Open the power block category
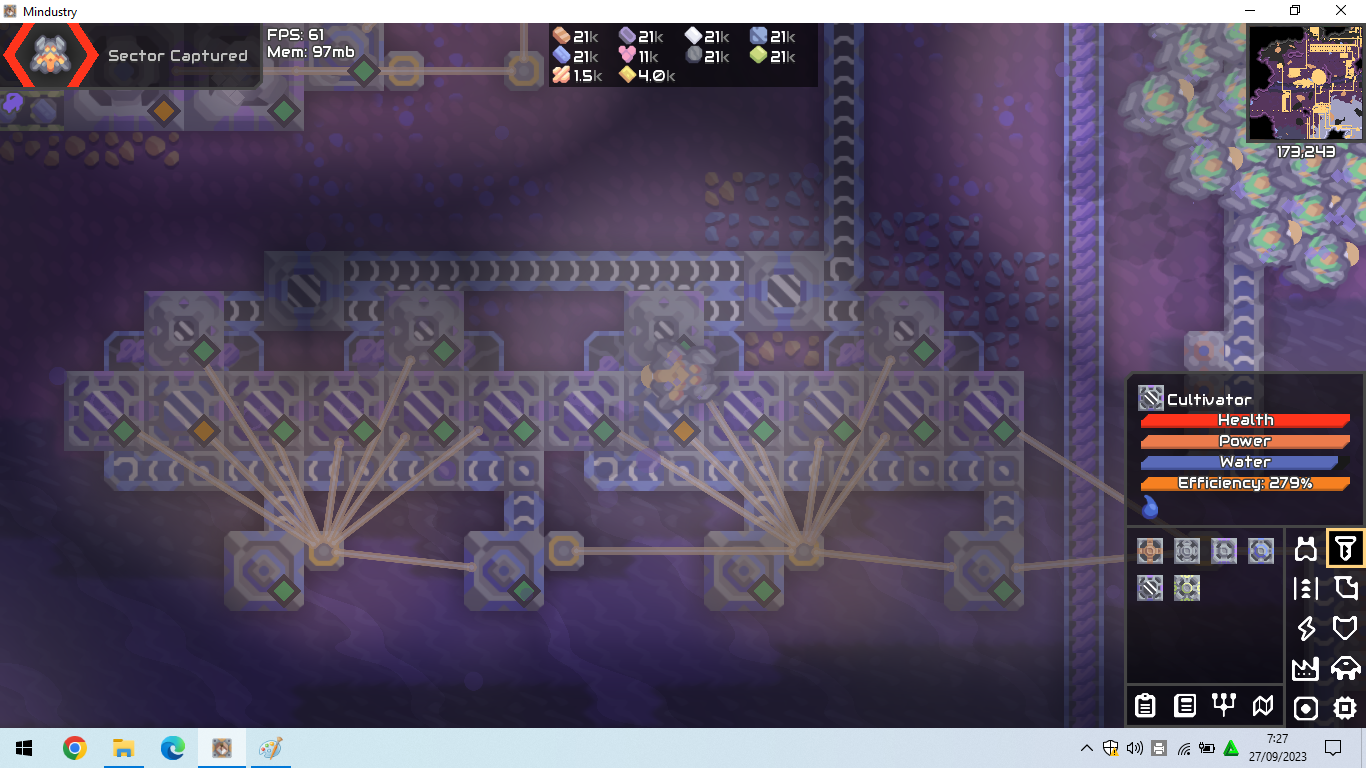 (x=1306, y=628)
